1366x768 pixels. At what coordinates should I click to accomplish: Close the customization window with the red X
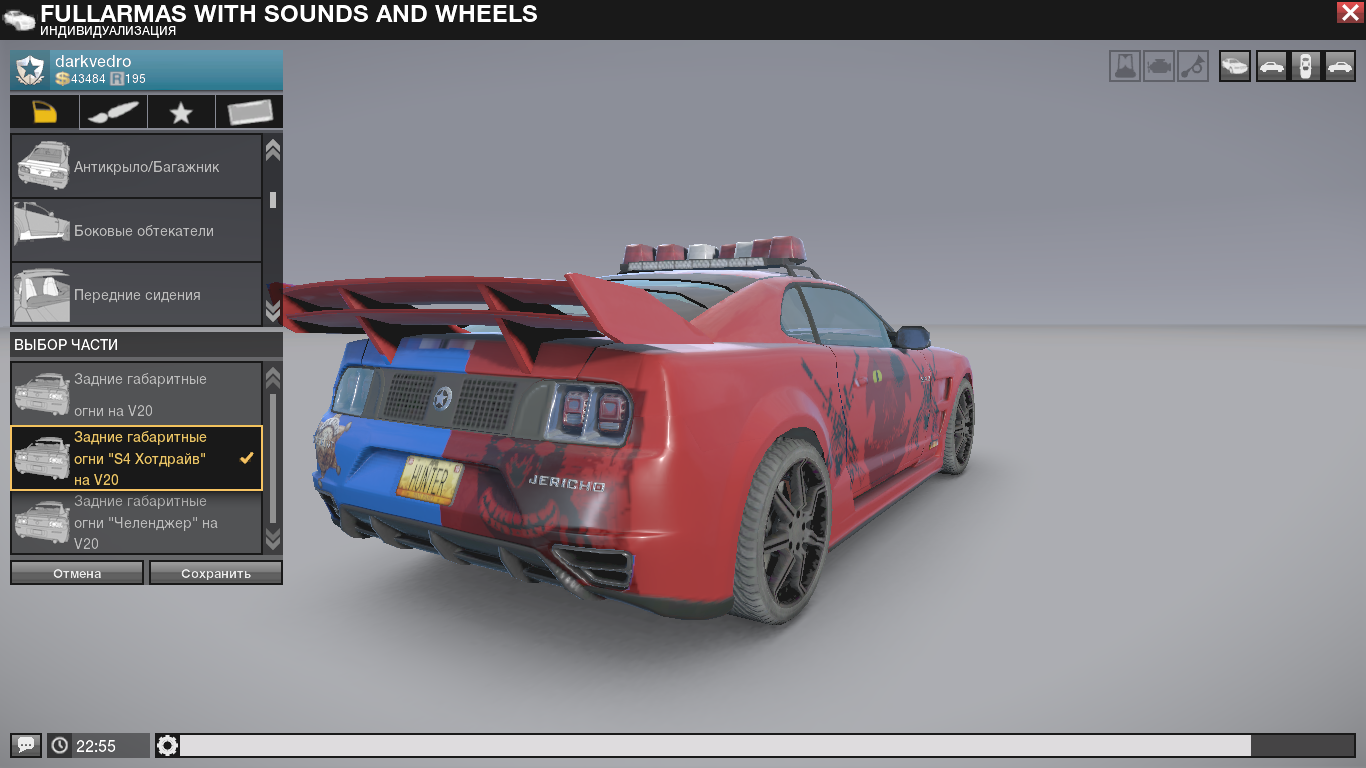[1348, 12]
